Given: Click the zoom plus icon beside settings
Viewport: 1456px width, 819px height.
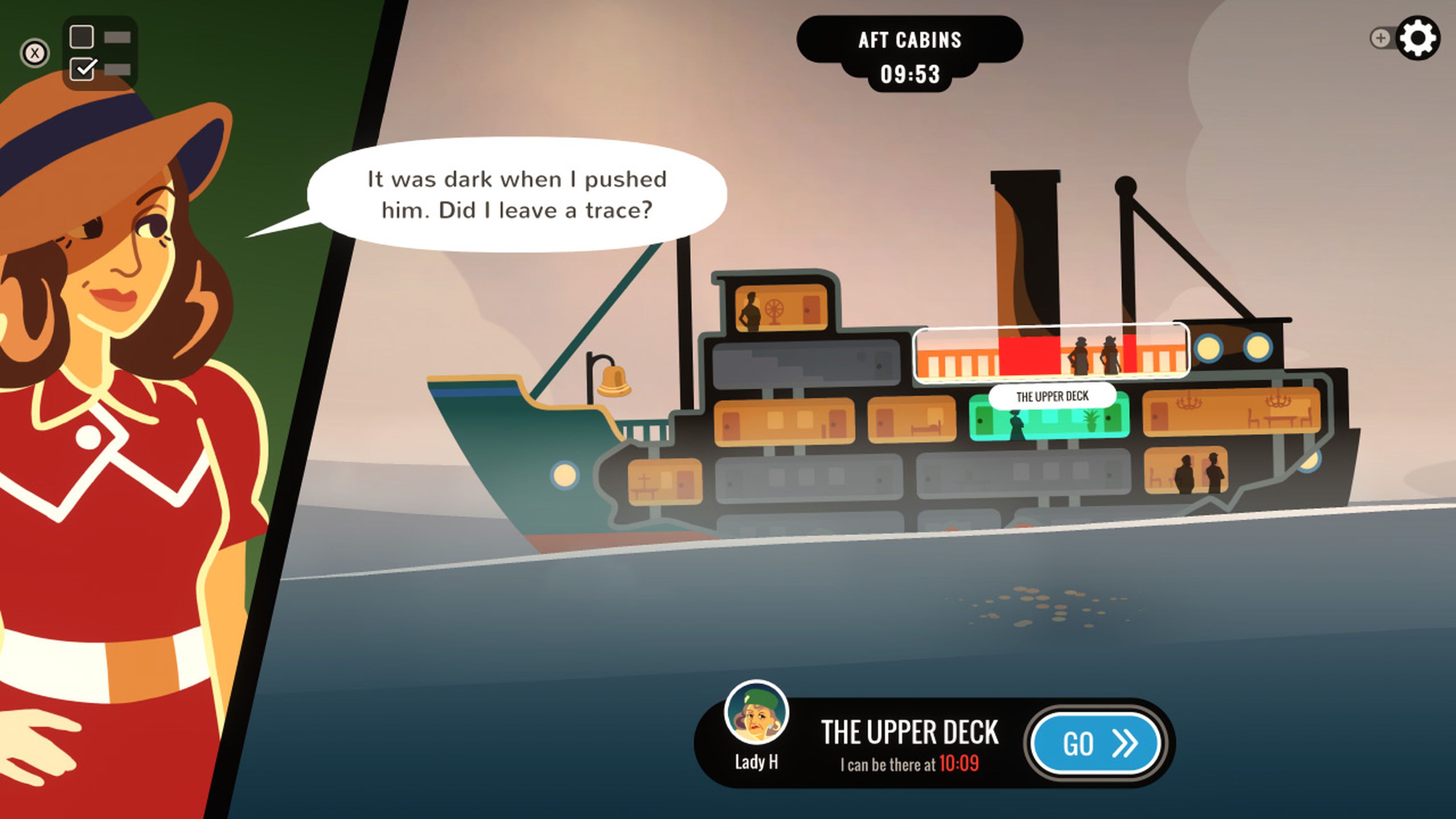Looking at the screenshot, I should (x=1381, y=38).
